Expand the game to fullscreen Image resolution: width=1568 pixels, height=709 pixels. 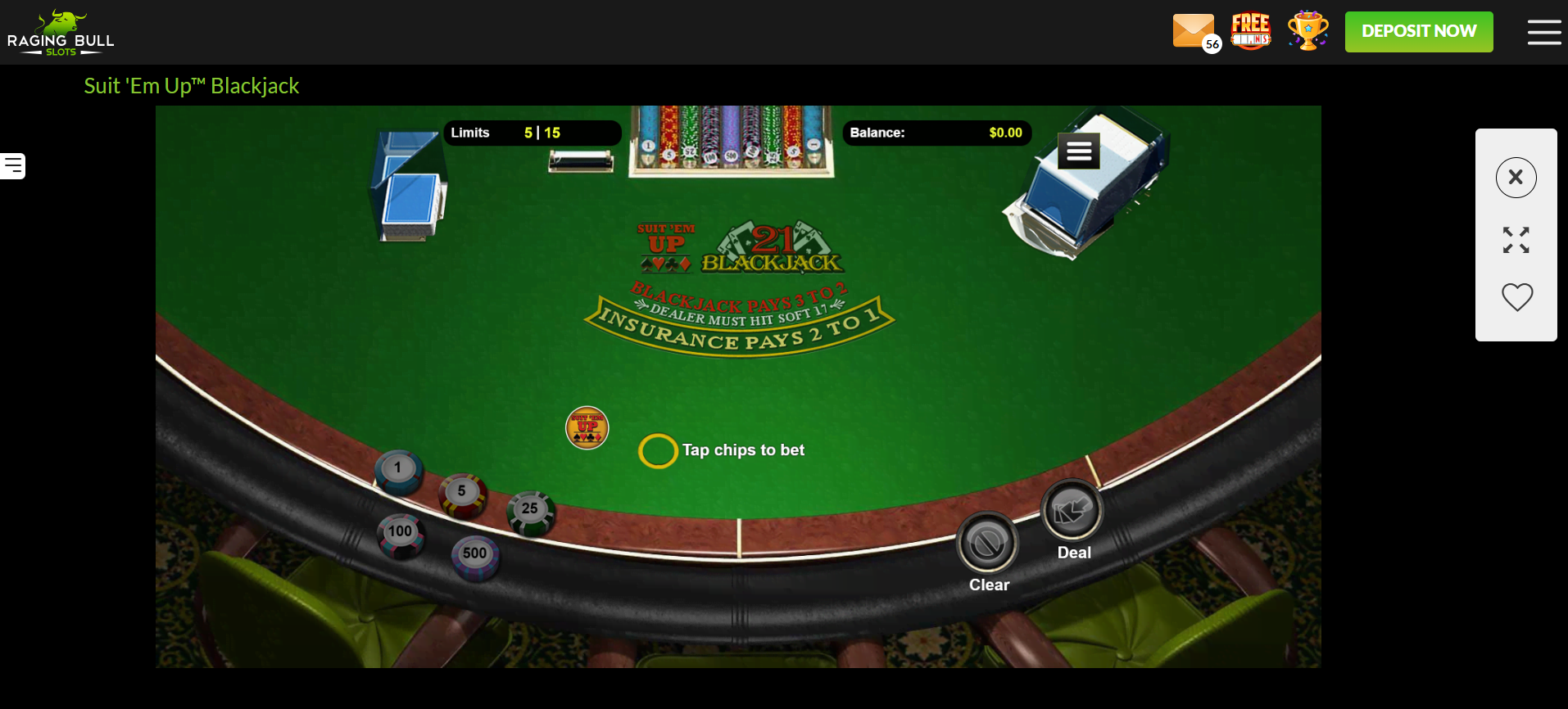1516,239
